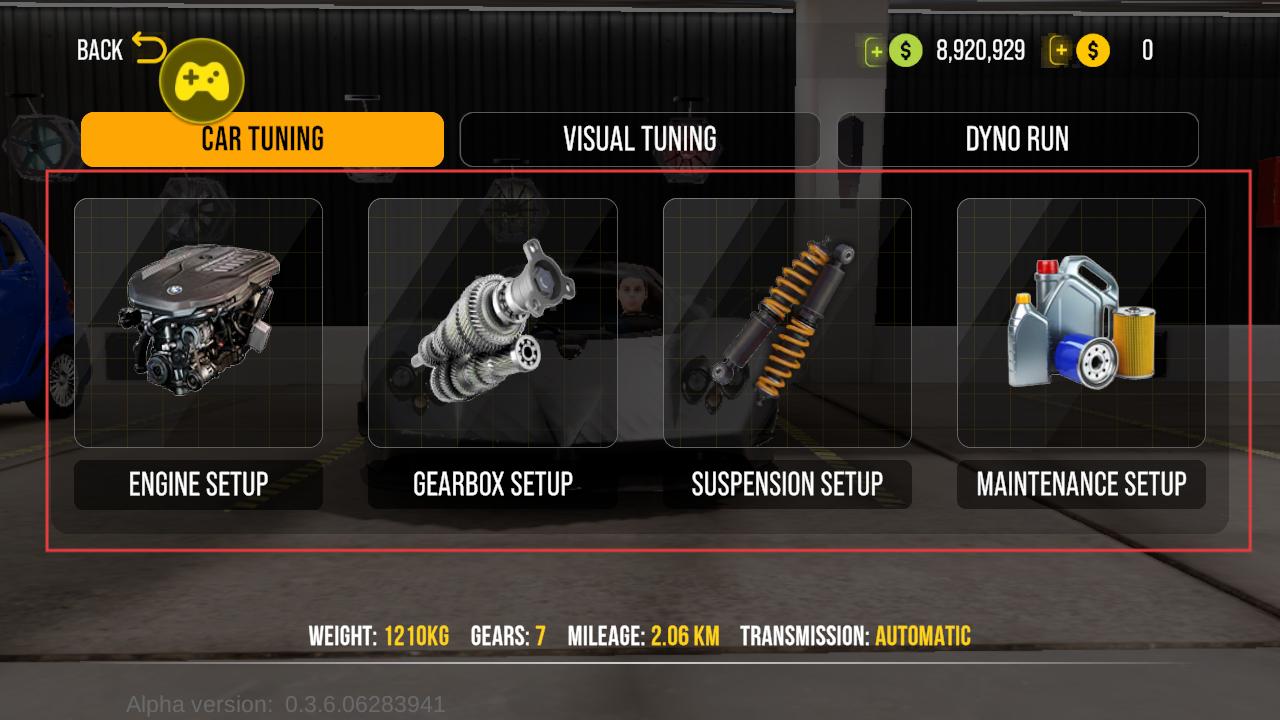Select the oil and filters maintenance tile

coord(1081,322)
